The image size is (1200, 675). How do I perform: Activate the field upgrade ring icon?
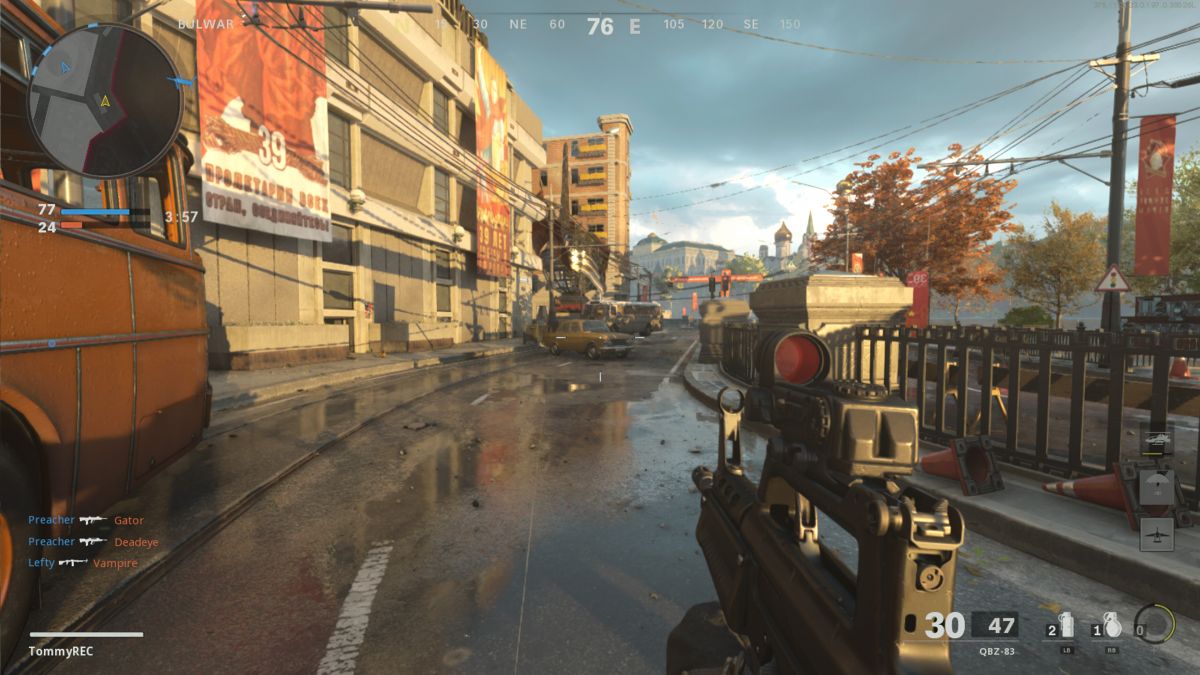click(1155, 624)
